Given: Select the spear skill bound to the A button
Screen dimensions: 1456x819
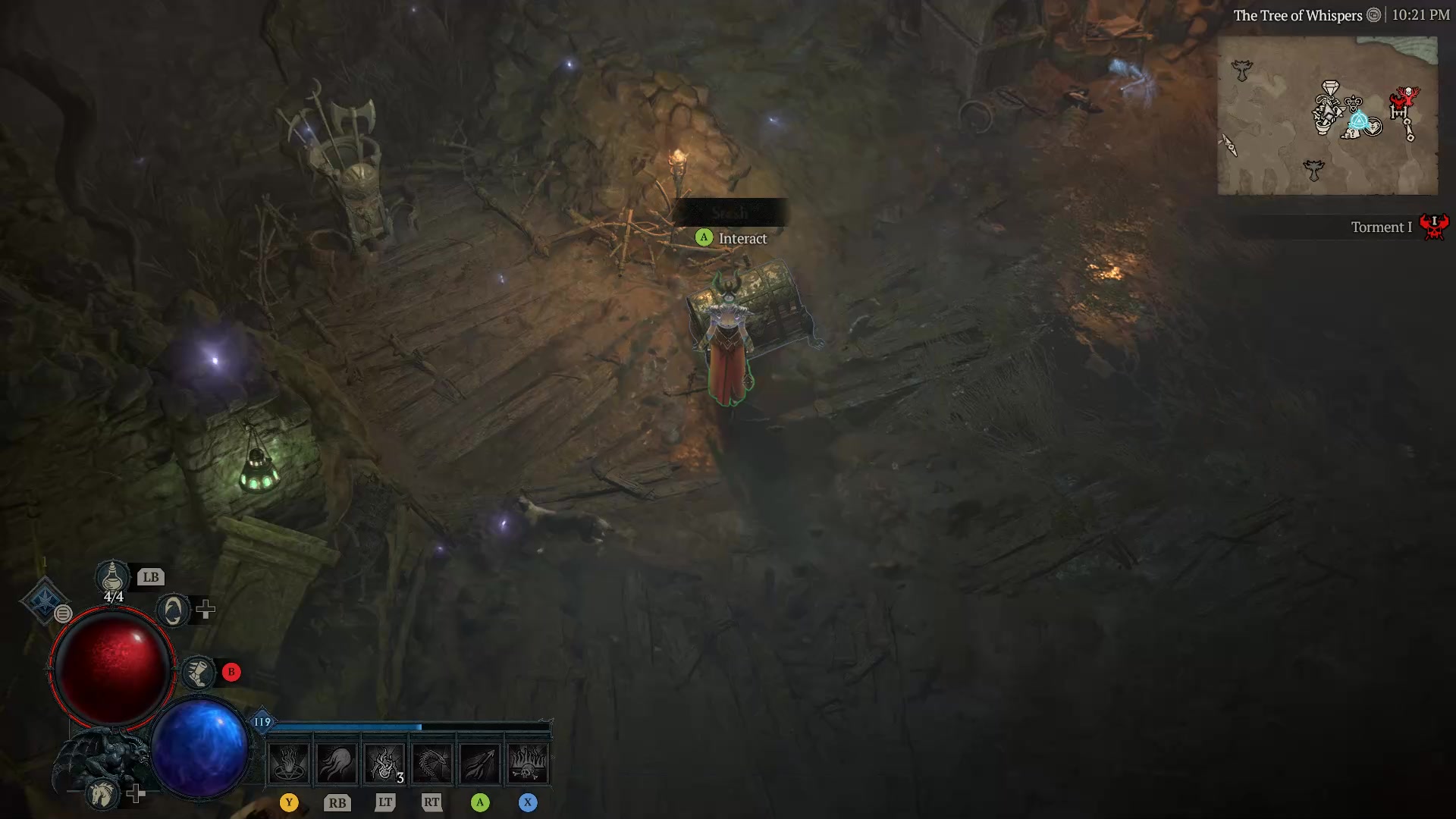Looking at the screenshot, I should click(480, 762).
